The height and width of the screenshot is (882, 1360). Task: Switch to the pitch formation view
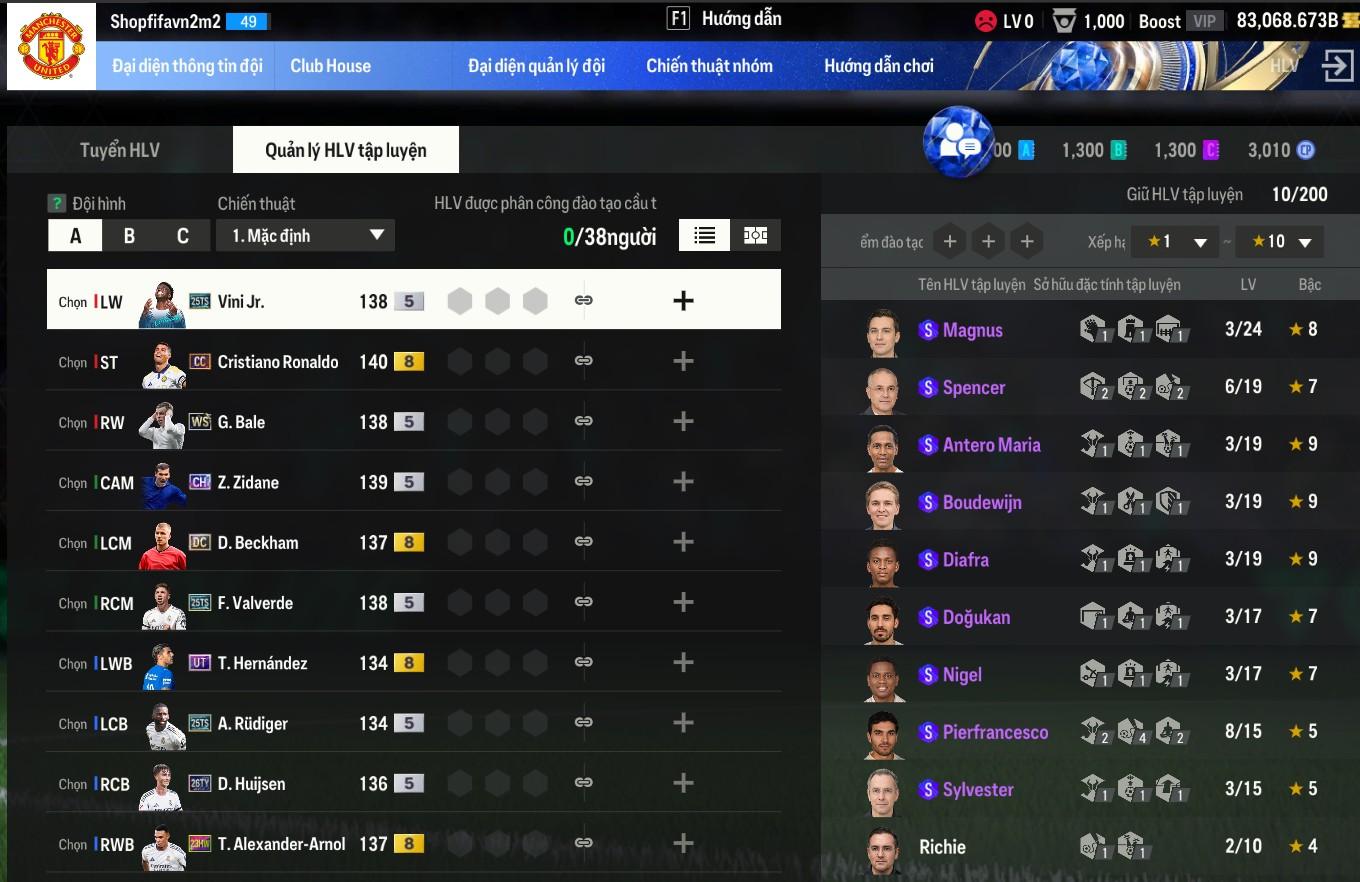tap(755, 235)
